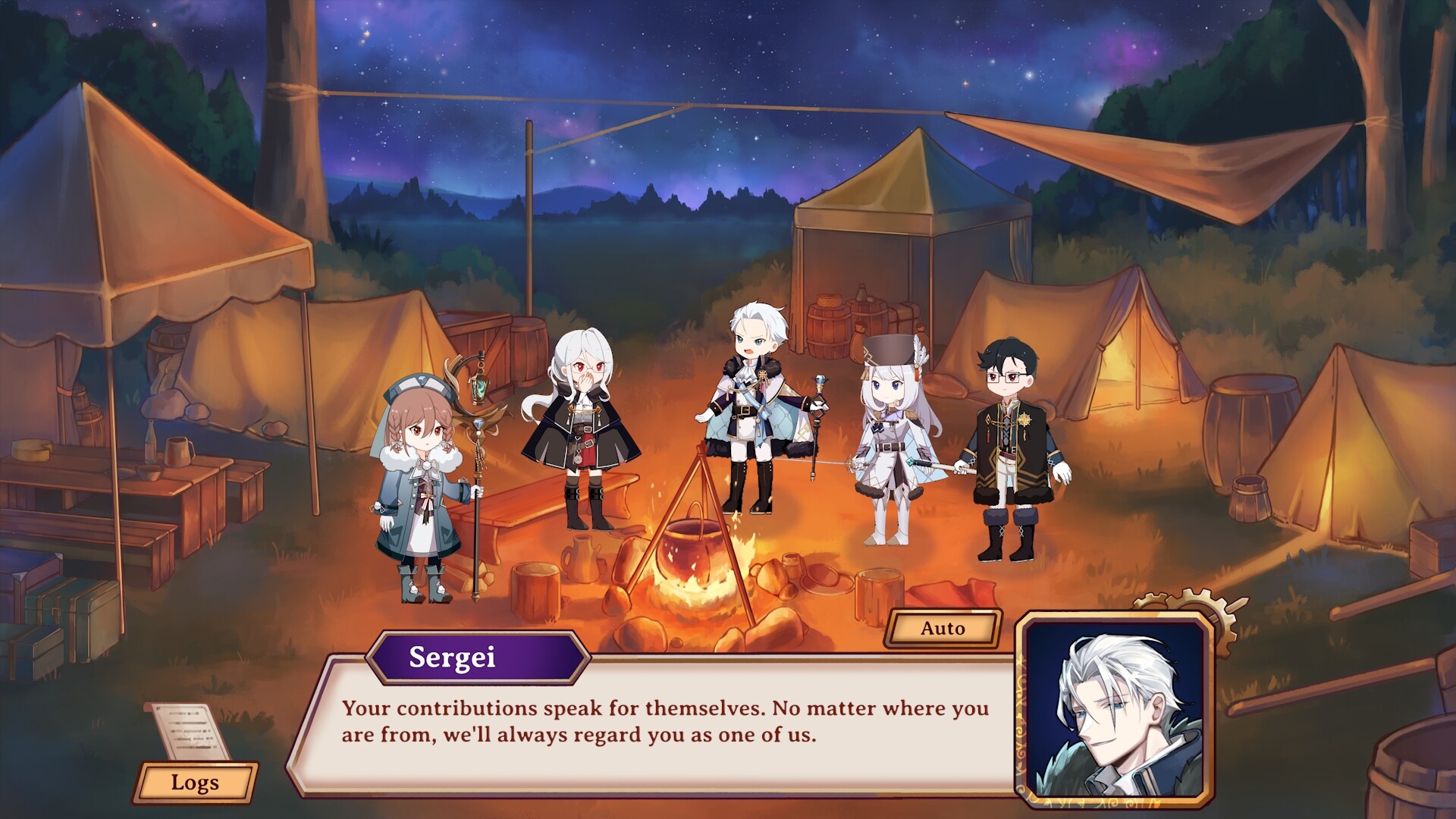Select the brown-haired healer in the blue coat
Viewport: 1456px width, 819px height.
pos(423,485)
